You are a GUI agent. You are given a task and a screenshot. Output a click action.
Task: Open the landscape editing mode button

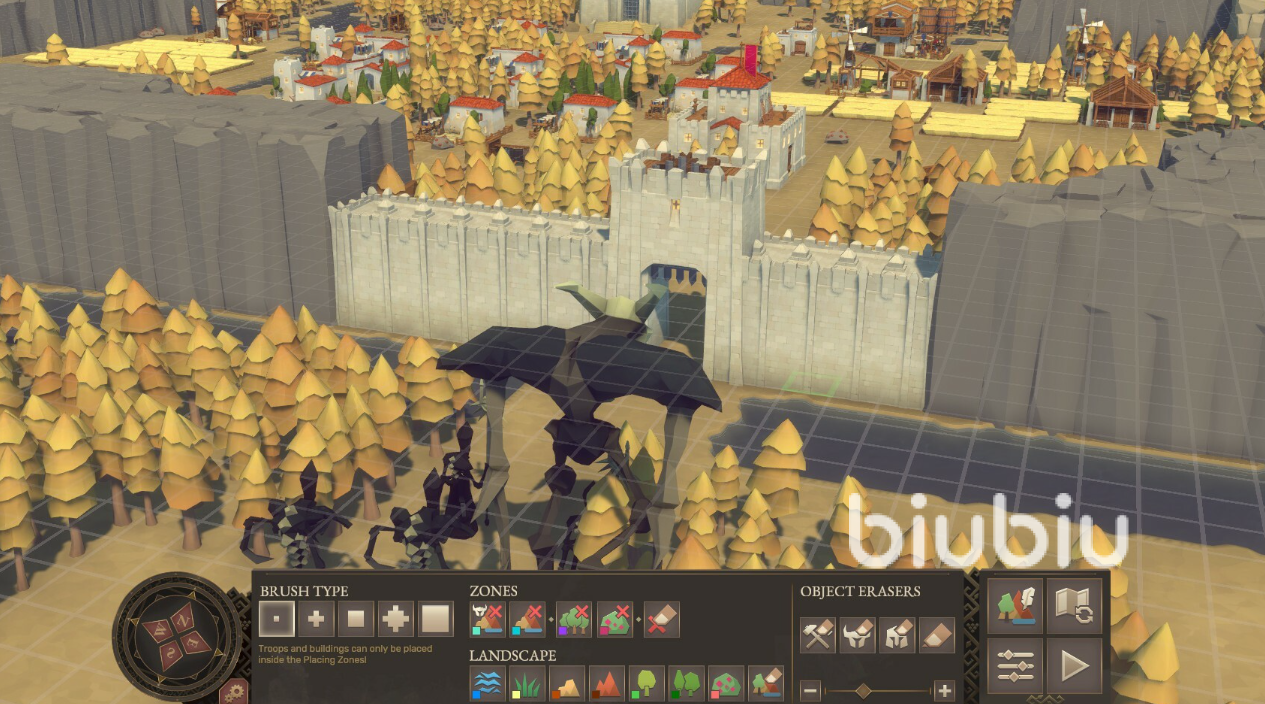pyautogui.click(x=1015, y=606)
